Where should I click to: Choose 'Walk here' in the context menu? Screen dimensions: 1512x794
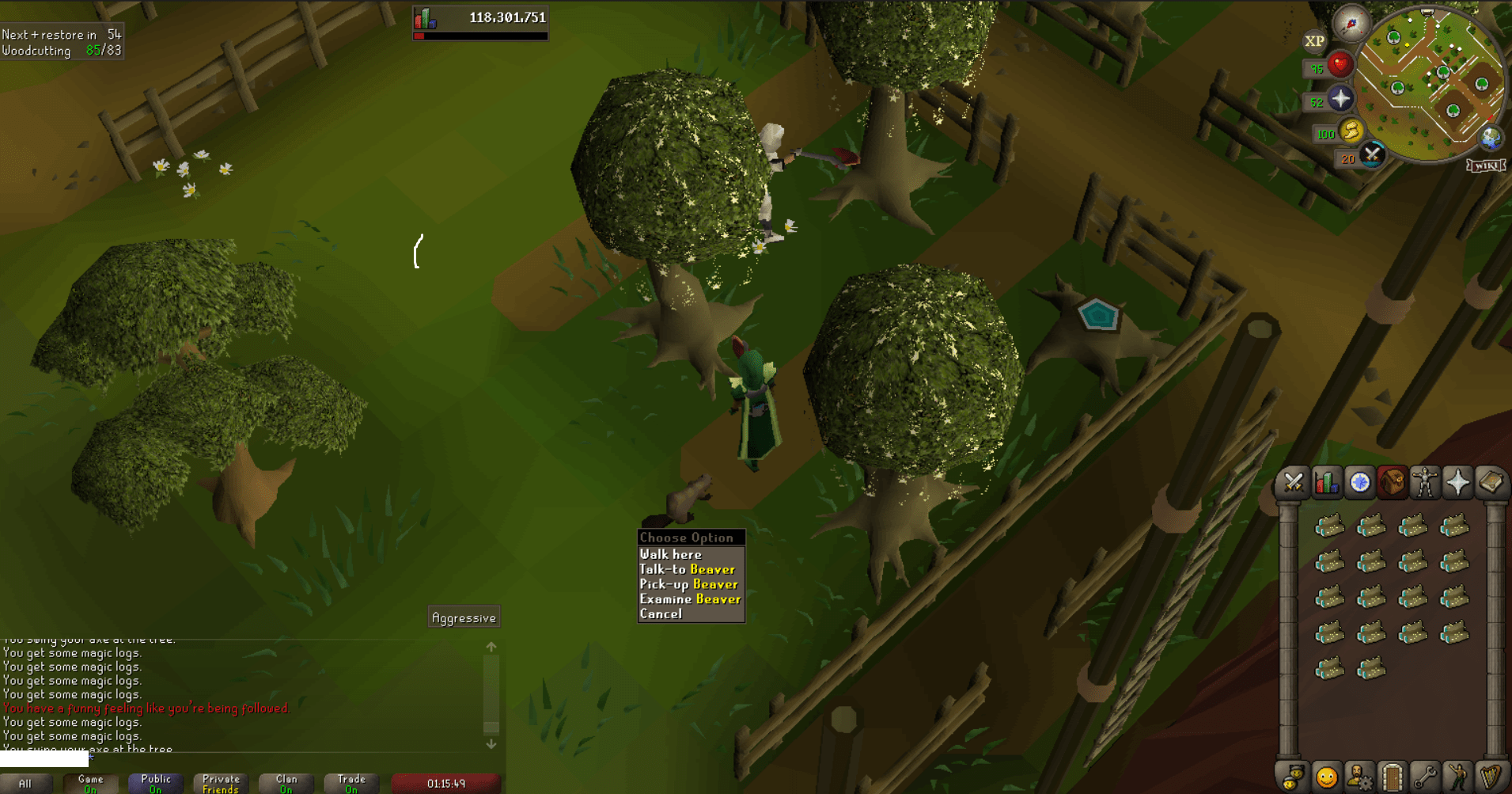(670, 554)
